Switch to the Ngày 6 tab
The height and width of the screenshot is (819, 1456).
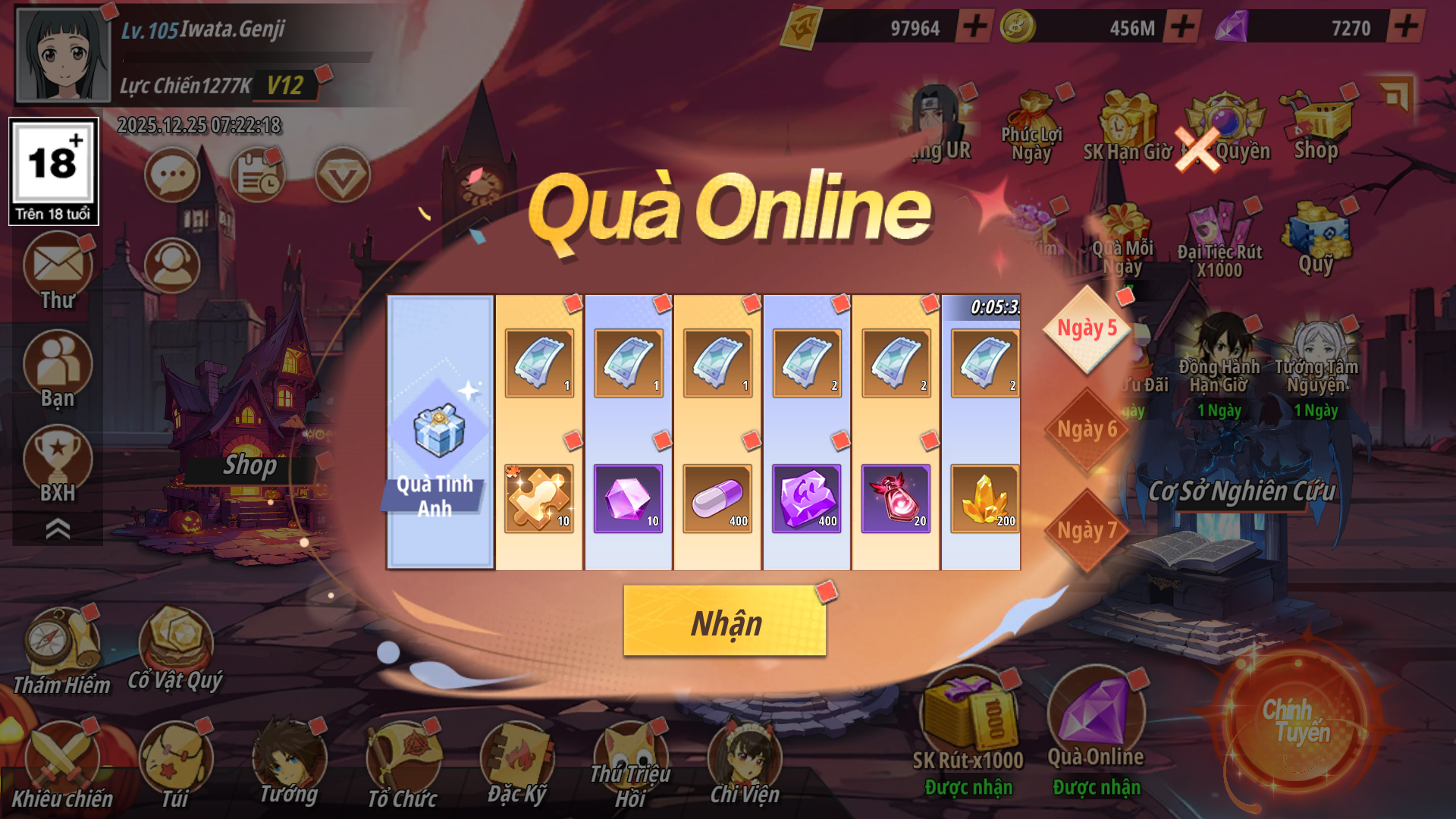[x=1087, y=430]
